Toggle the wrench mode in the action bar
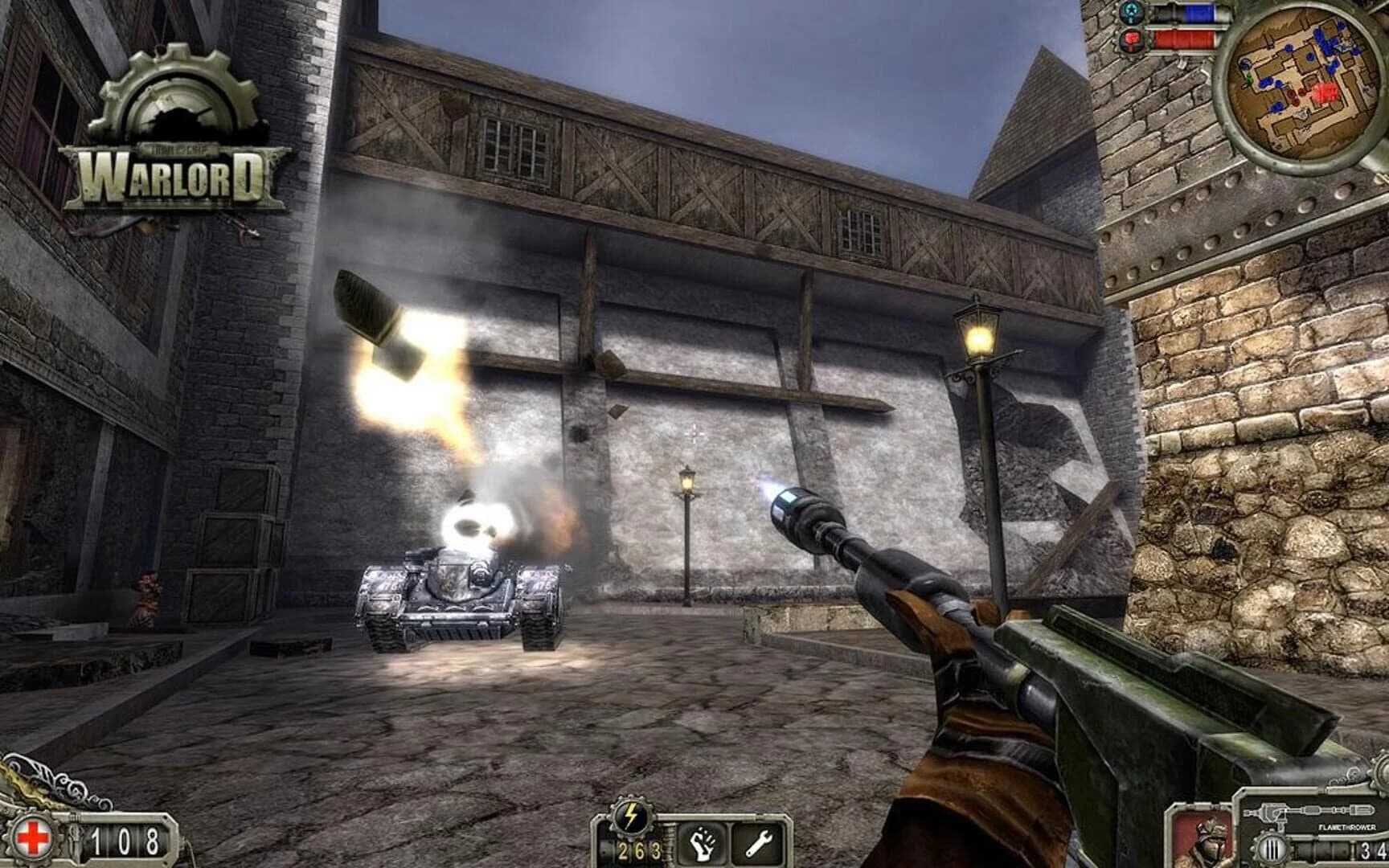1389x868 pixels. coord(759,843)
